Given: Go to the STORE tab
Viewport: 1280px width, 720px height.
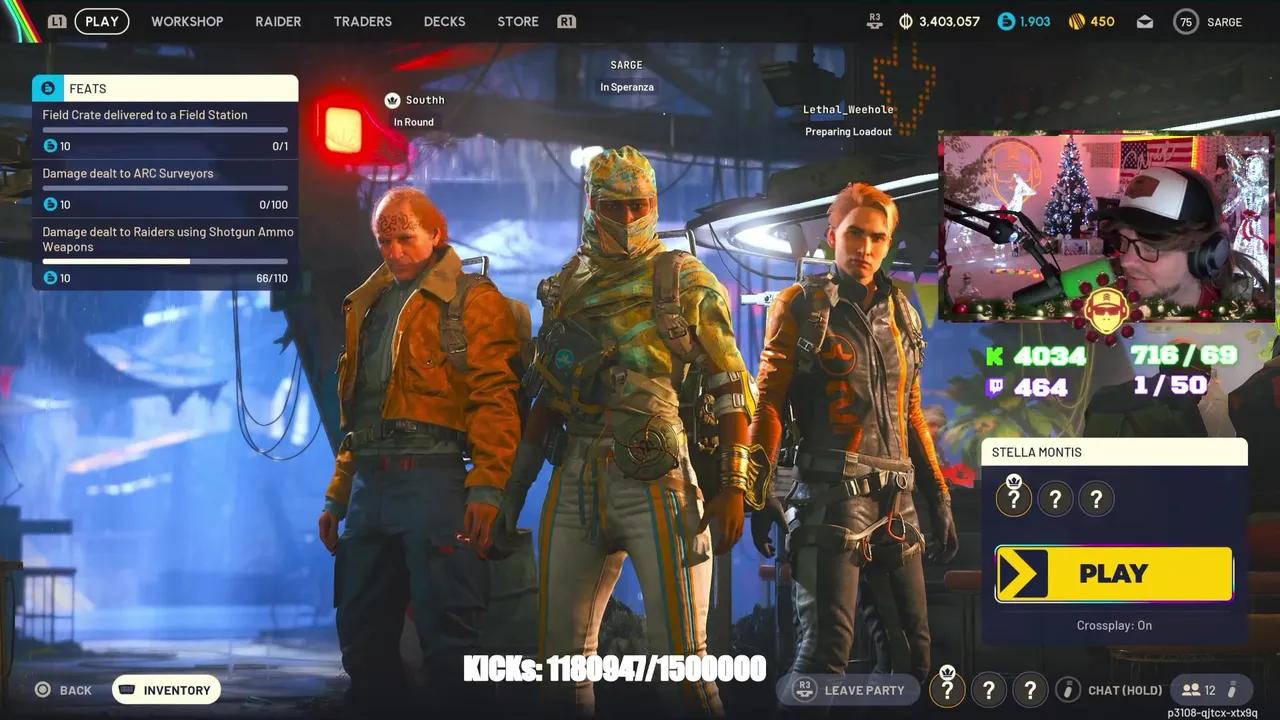Looking at the screenshot, I should point(517,21).
